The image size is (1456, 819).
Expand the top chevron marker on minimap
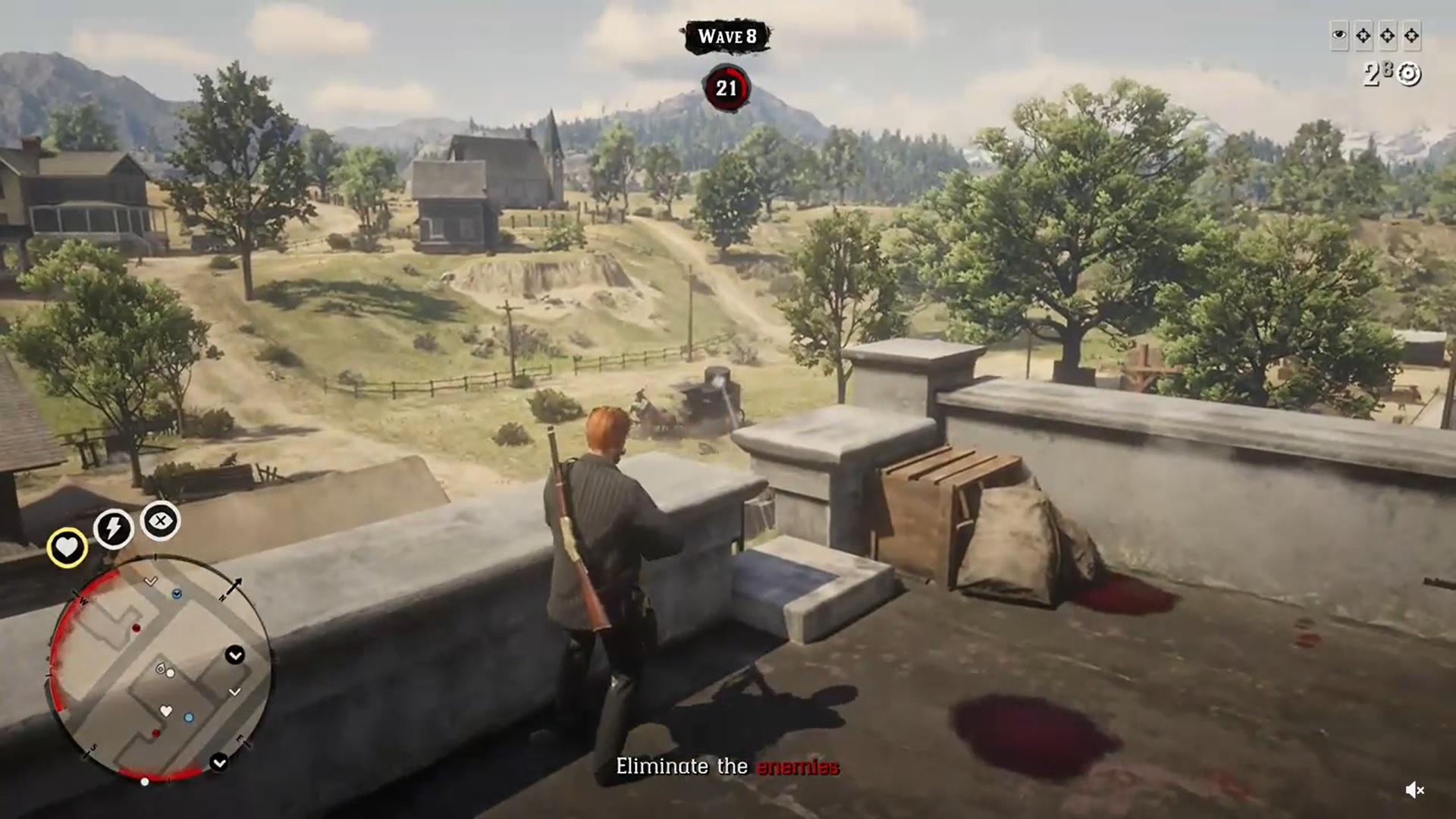pyautogui.click(x=150, y=580)
